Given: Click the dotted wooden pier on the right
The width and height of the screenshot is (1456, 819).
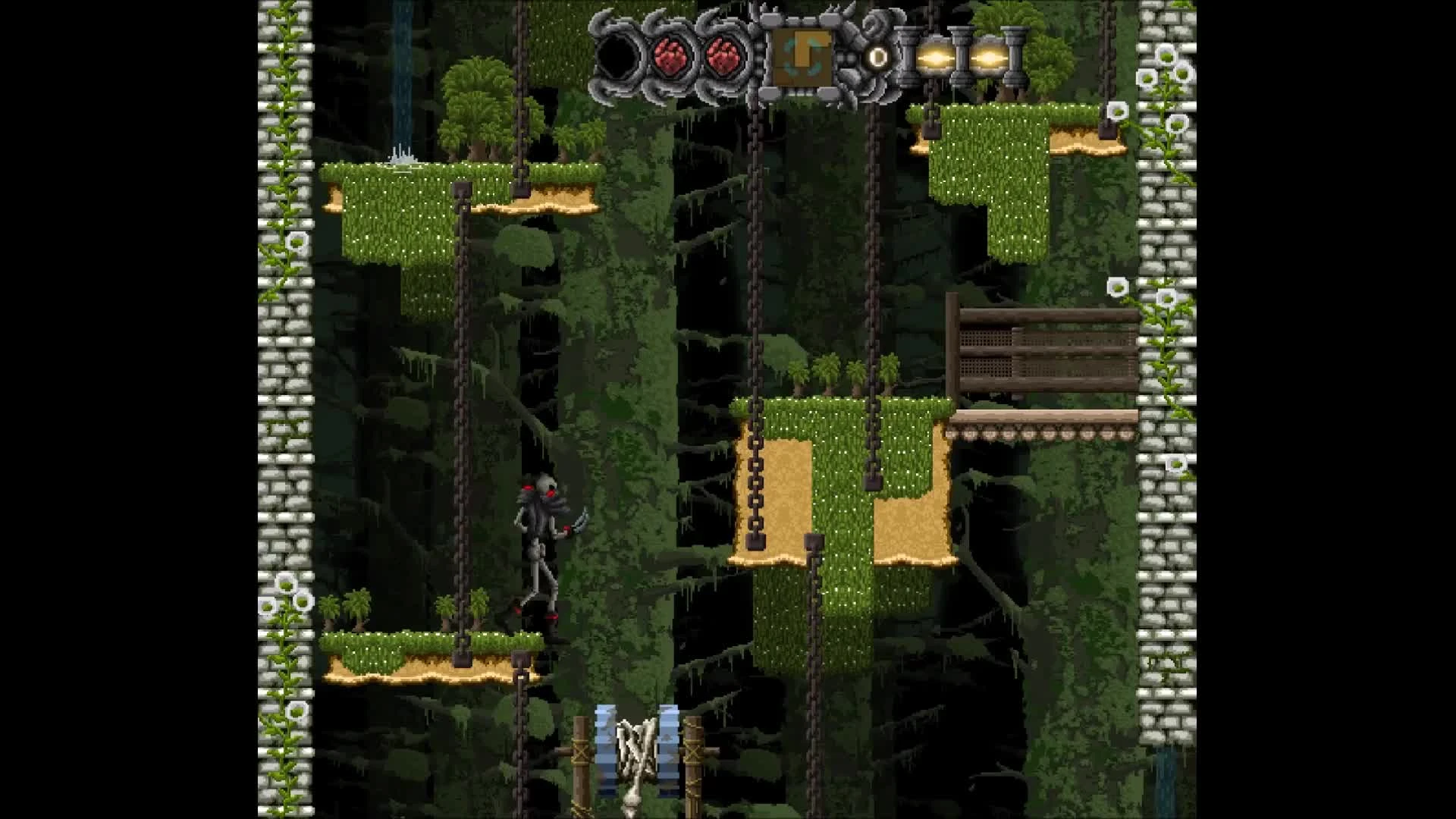Looking at the screenshot, I should 1039,434.
